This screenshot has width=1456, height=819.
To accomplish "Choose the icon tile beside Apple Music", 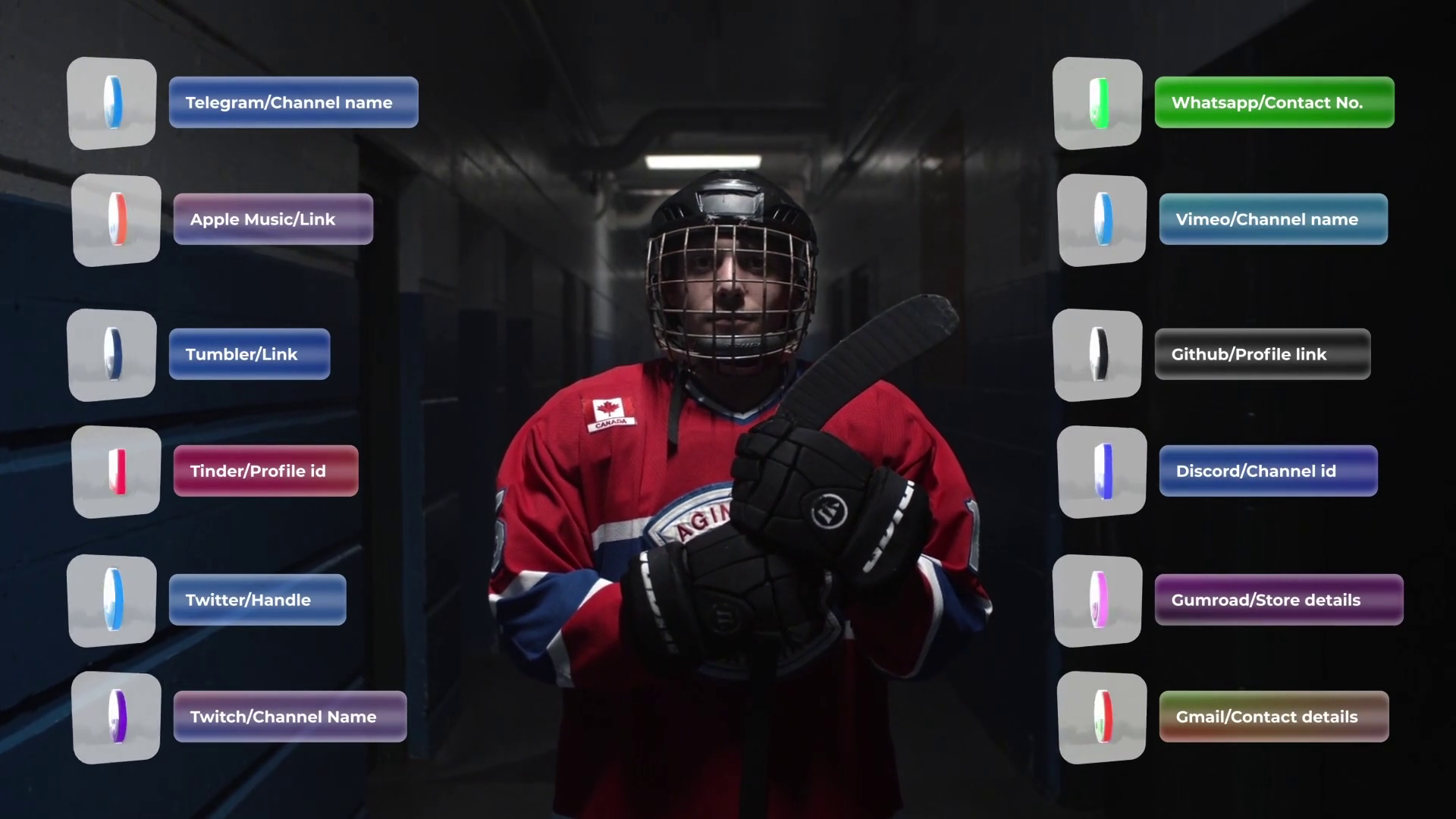I will pyautogui.click(x=117, y=220).
